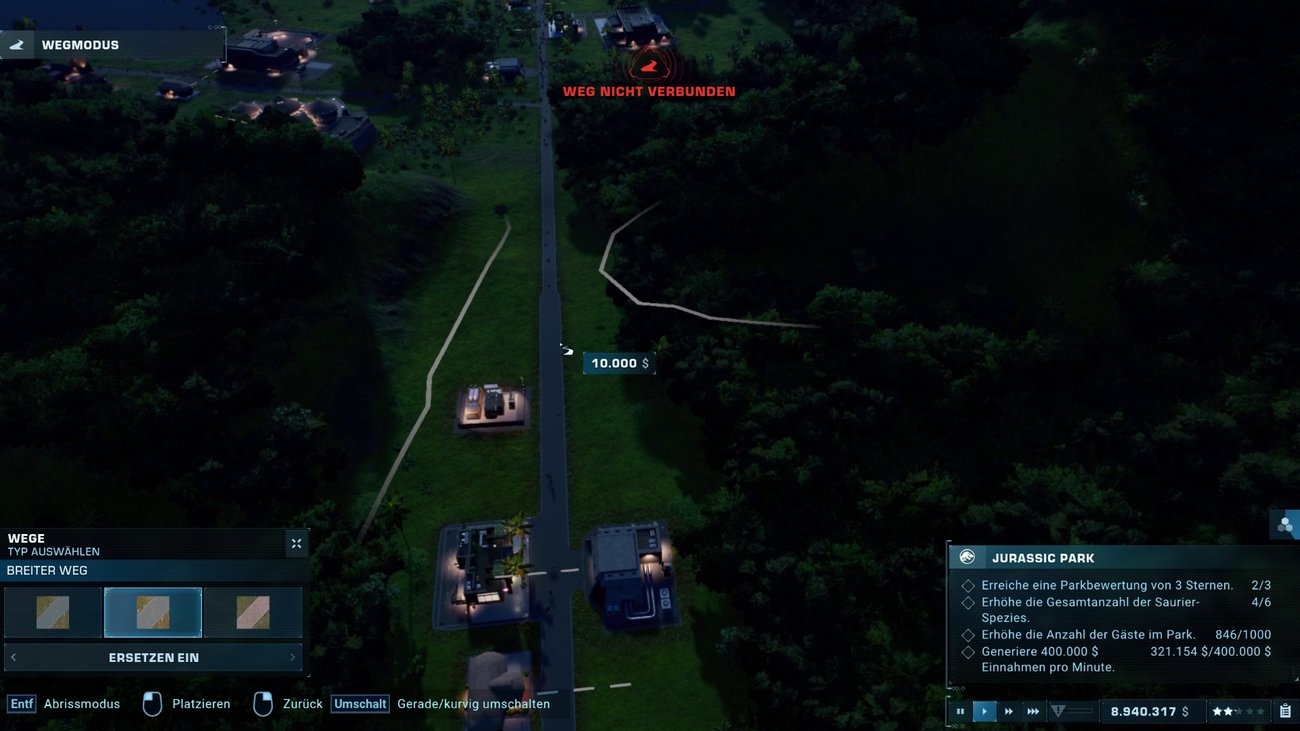
Task: Collapse the Wege panel with the arrows icon
Action: pyautogui.click(x=296, y=543)
